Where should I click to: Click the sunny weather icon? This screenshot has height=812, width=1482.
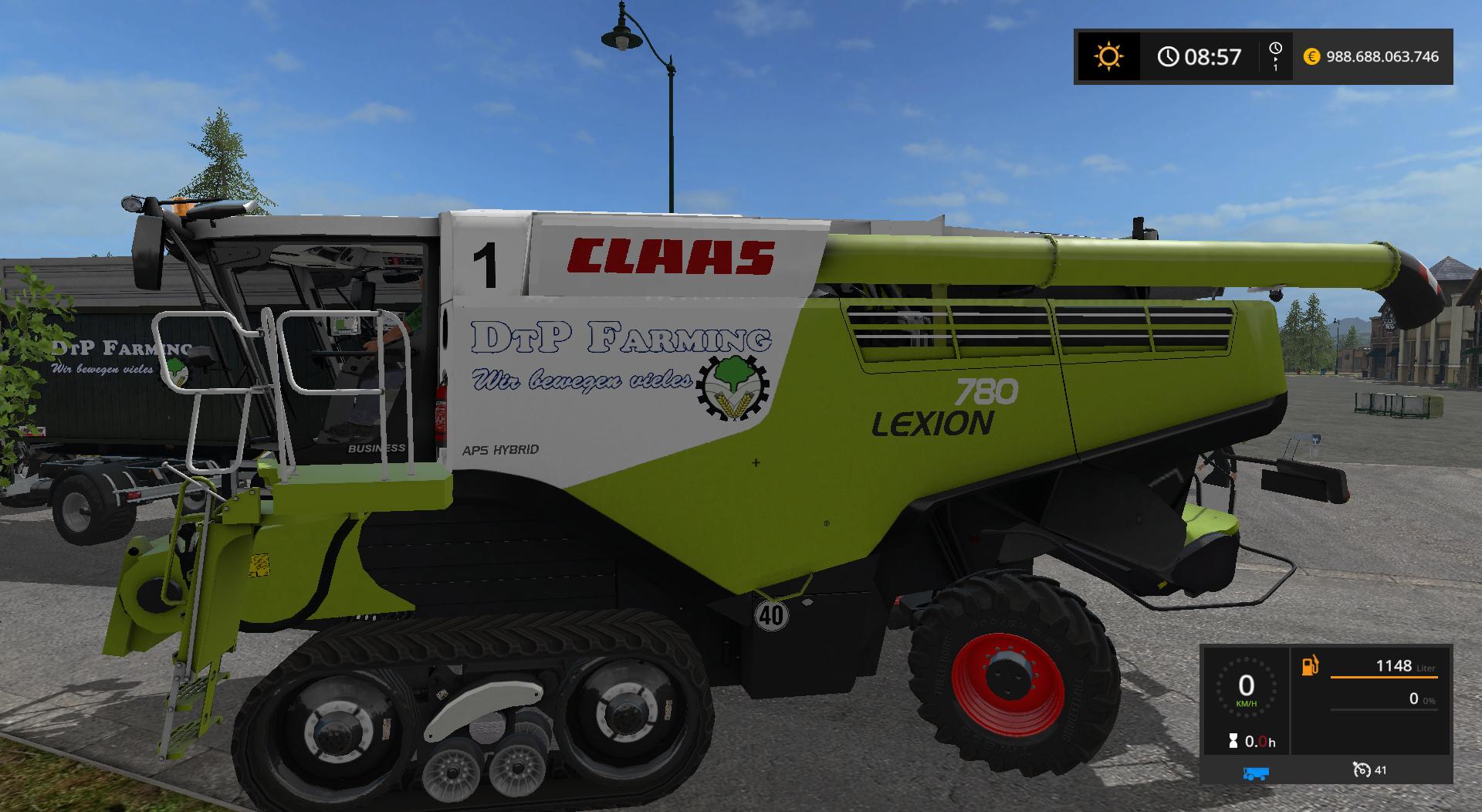(x=1108, y=56)
